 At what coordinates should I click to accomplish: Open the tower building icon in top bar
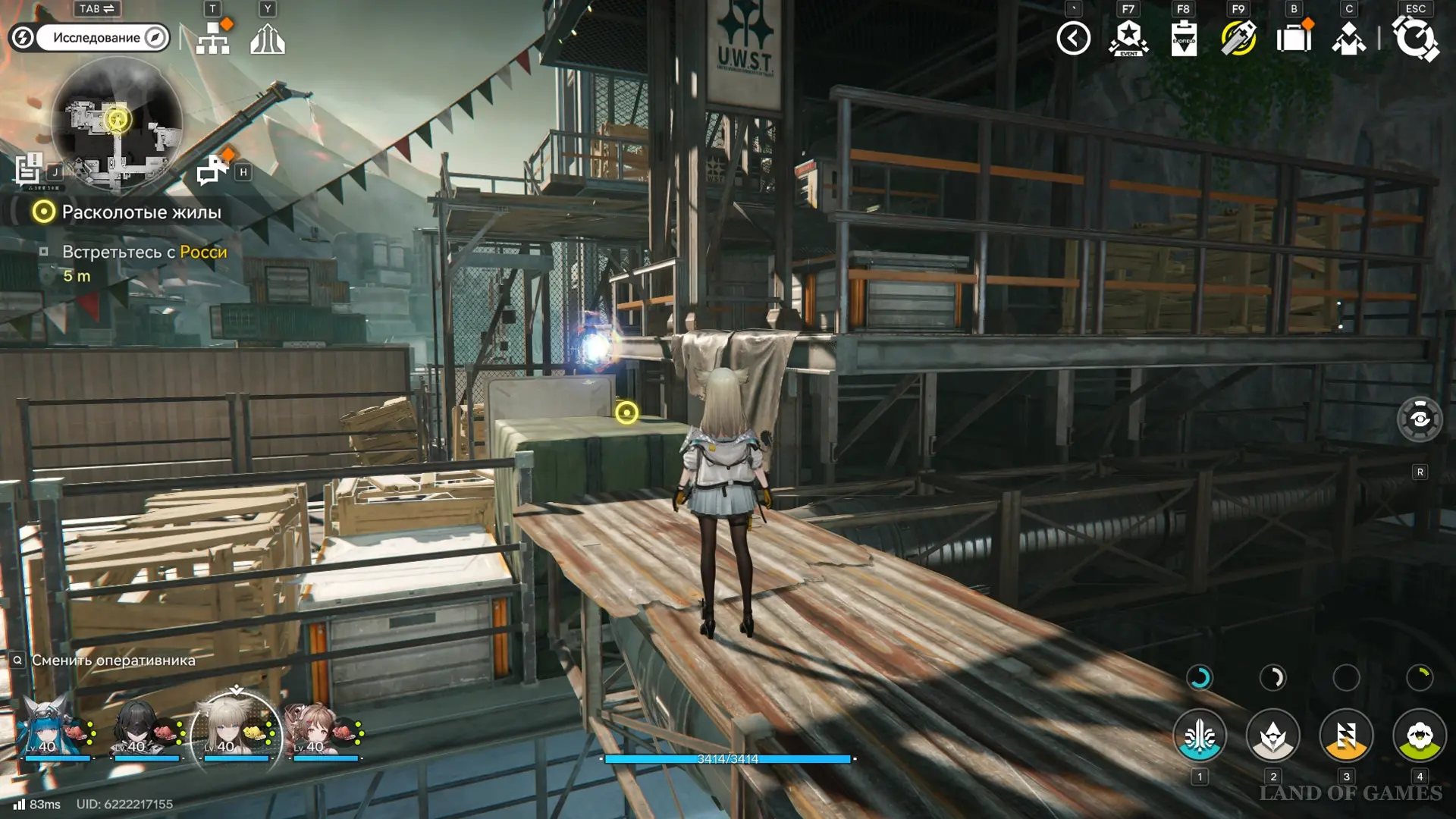[x=268, y=38]
